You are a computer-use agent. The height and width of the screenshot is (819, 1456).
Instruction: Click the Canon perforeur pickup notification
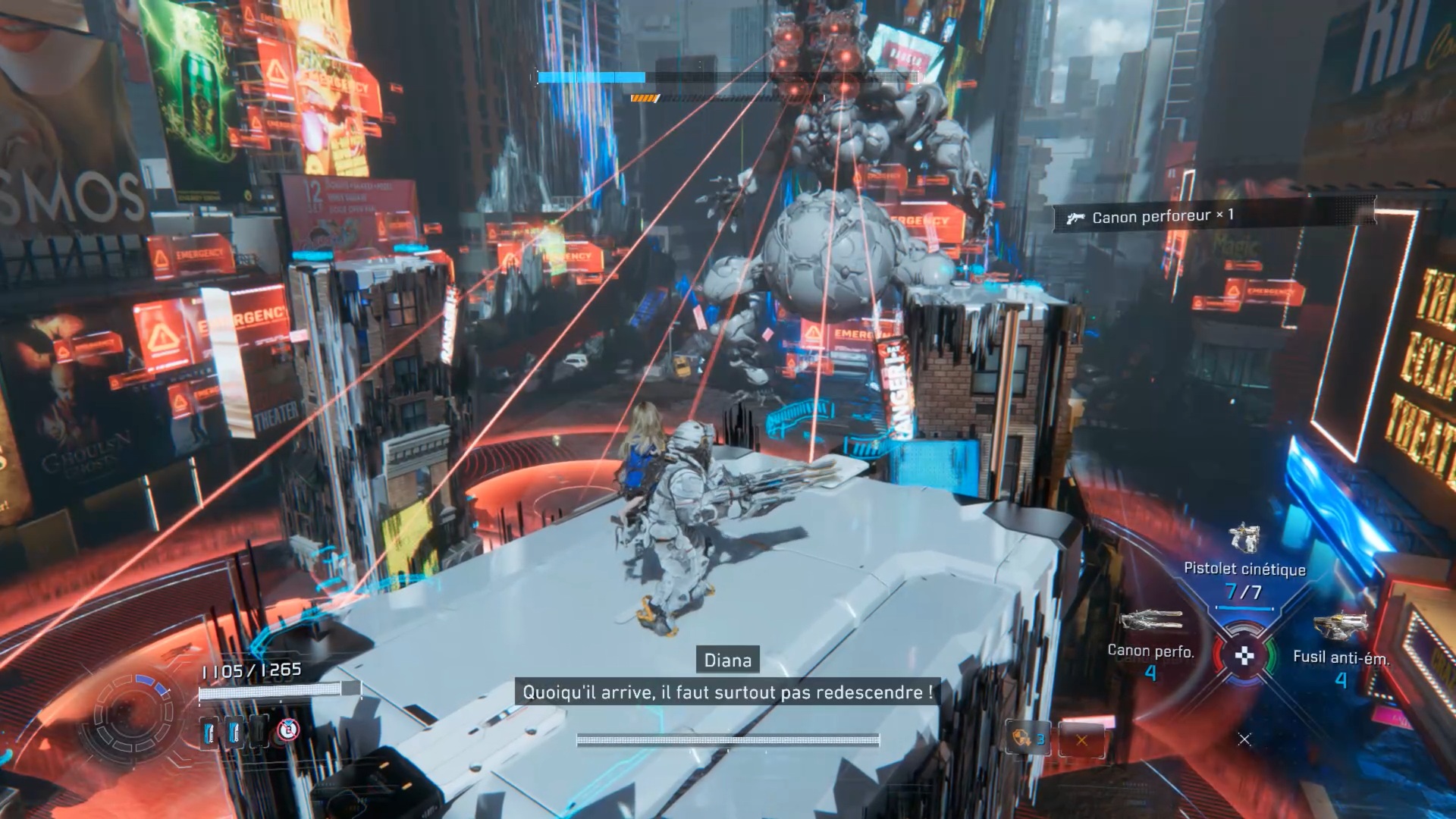1213,216
